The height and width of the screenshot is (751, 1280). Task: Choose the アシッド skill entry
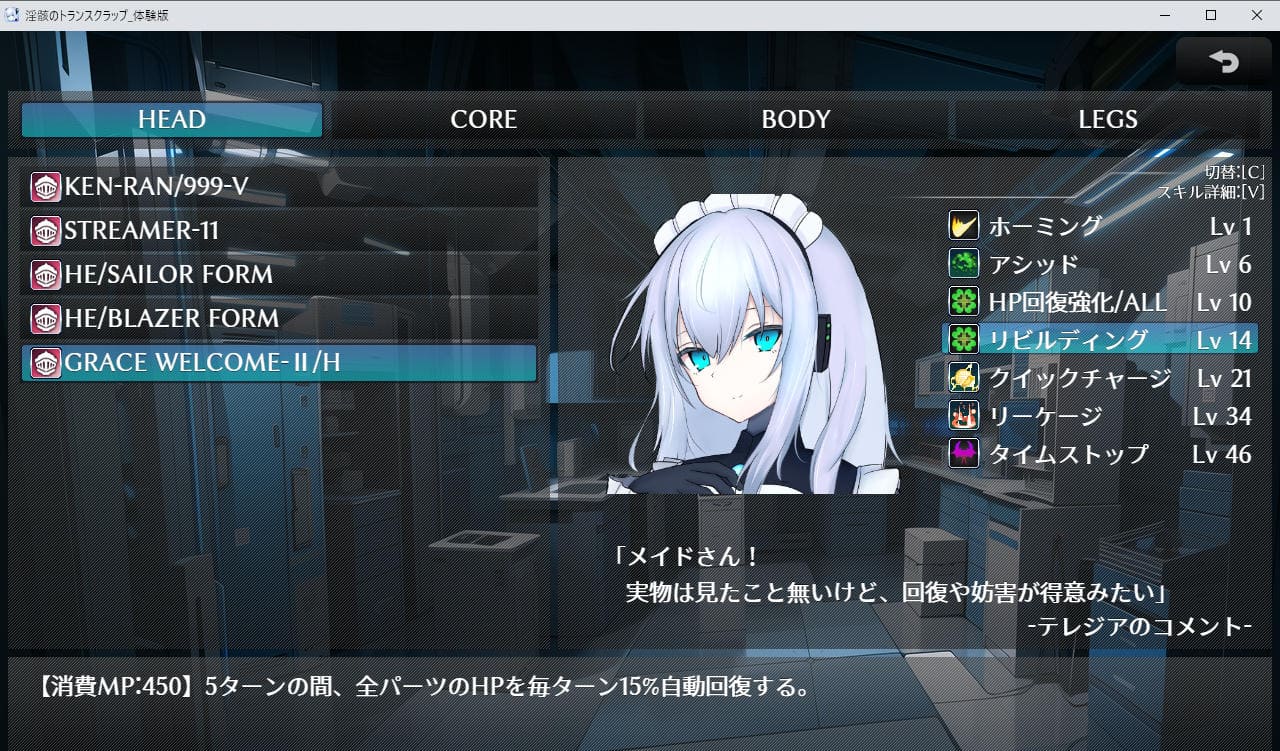[1100, 264]
